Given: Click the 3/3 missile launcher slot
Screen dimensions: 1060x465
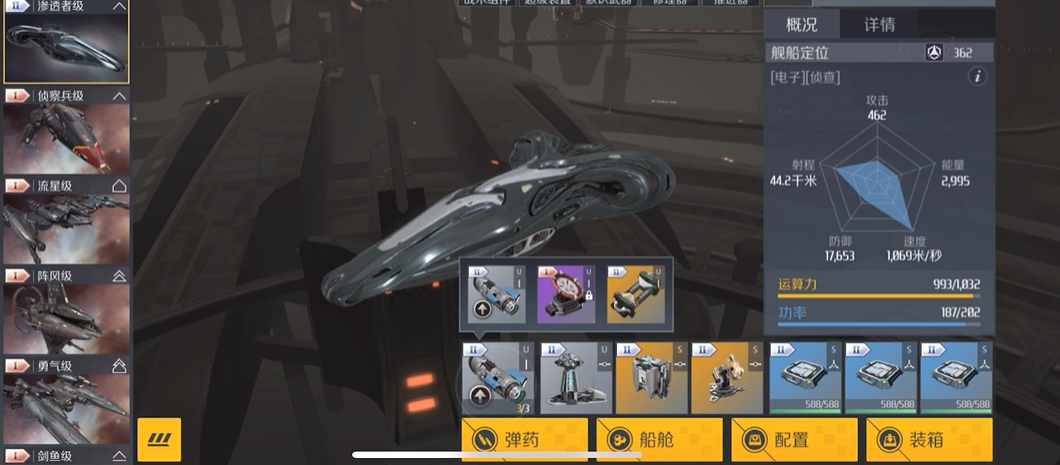Looking at the screenshot, I should 498,378.
